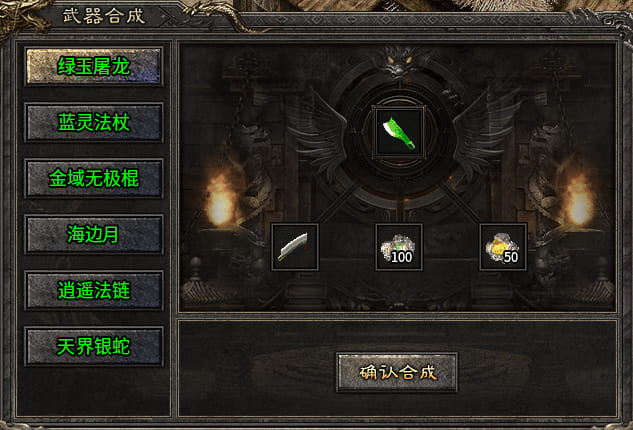Inspect the green jade blade result slot
The width and height of the screenshot is (633, 430).
pyautogui.click(x=398, y=131)
